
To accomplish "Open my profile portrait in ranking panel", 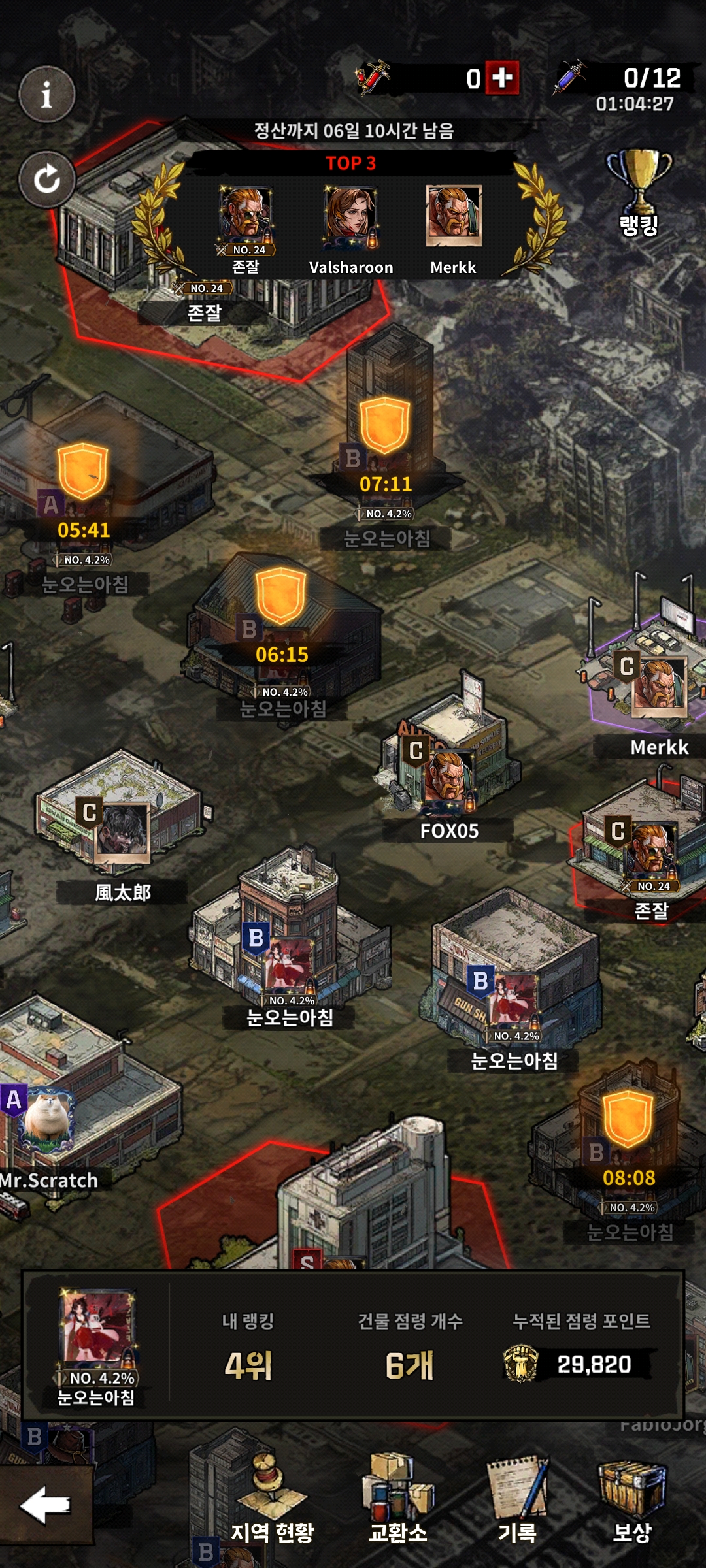I will (x=97, y=1328).
